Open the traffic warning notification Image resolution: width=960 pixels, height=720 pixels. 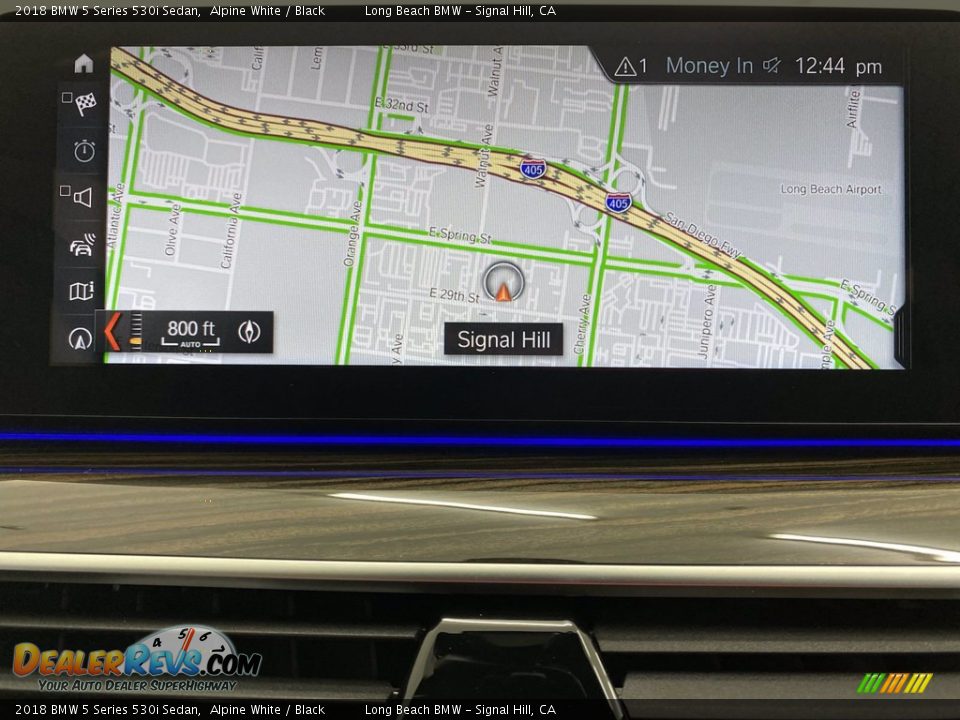pyautogui.click(x=631, y=67)
